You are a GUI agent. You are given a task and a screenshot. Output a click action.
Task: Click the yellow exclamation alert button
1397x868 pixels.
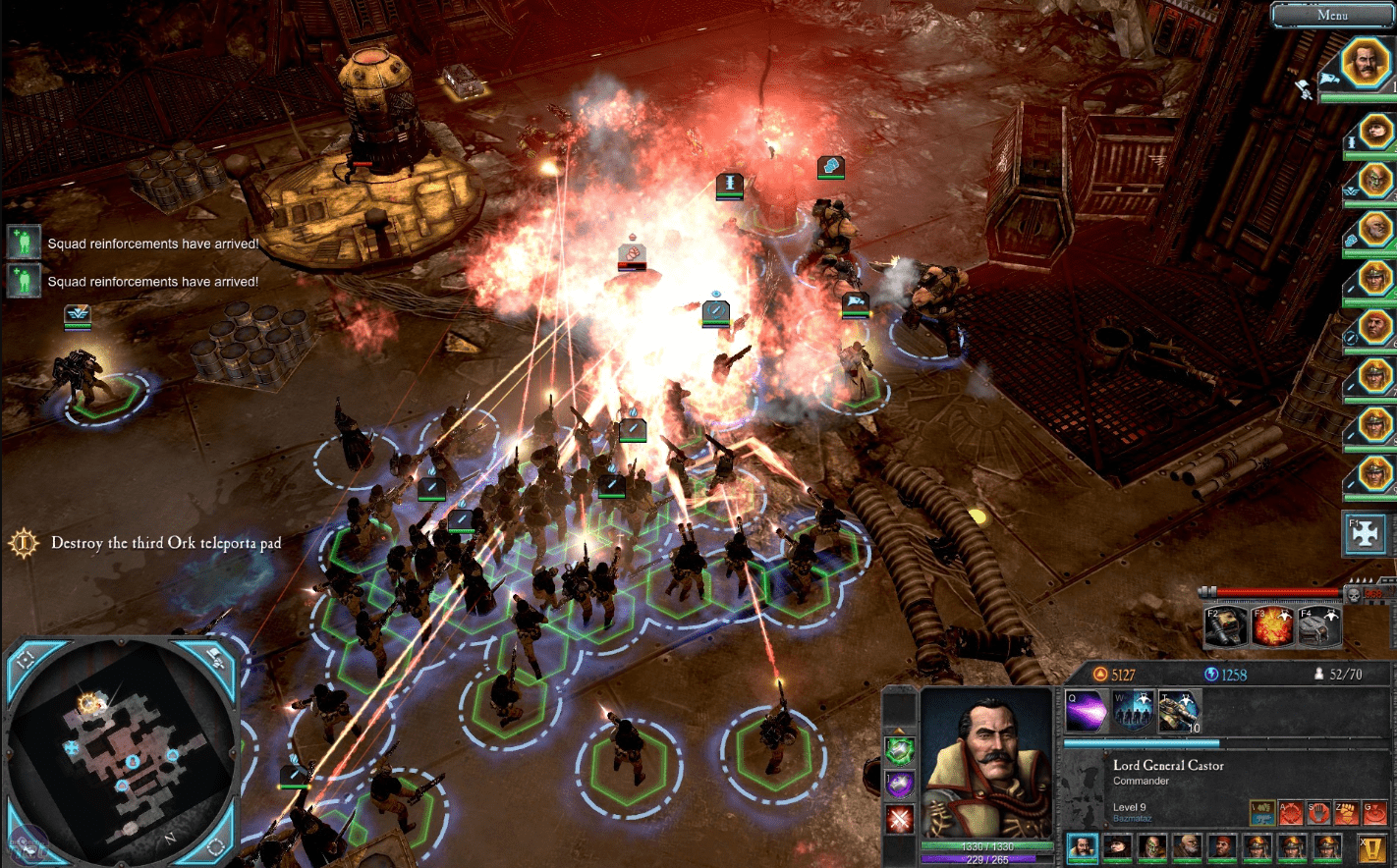click(x=1370, y=848)
